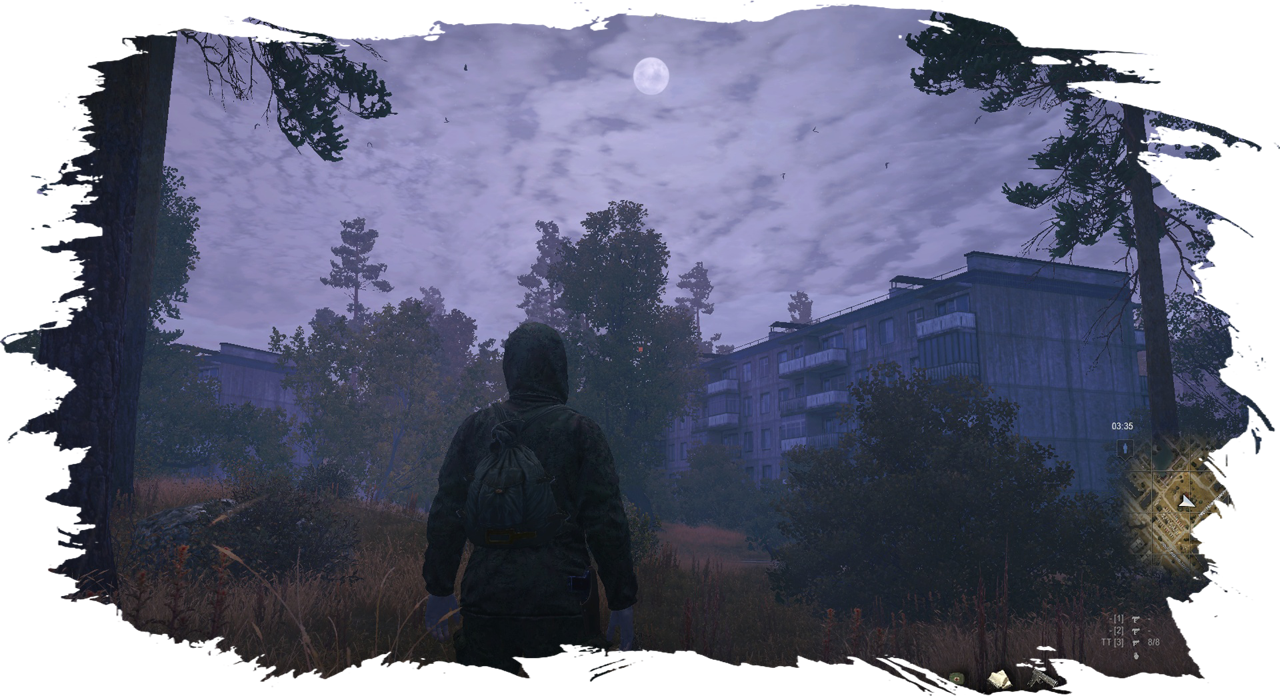Click the stance indicator above the minimap

point(1125,448)
